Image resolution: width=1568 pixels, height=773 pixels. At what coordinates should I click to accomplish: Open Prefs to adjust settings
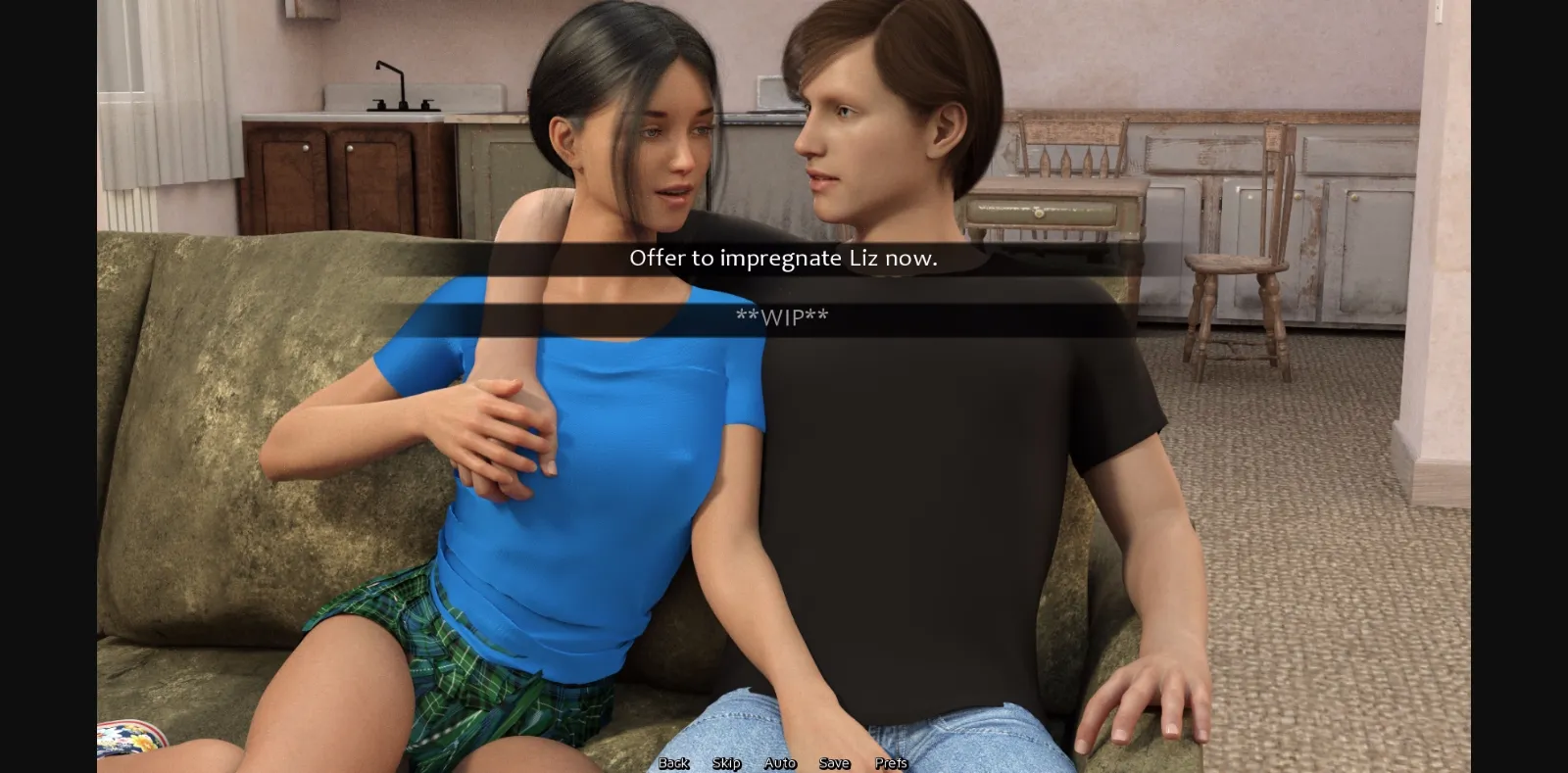pos(890,762)
